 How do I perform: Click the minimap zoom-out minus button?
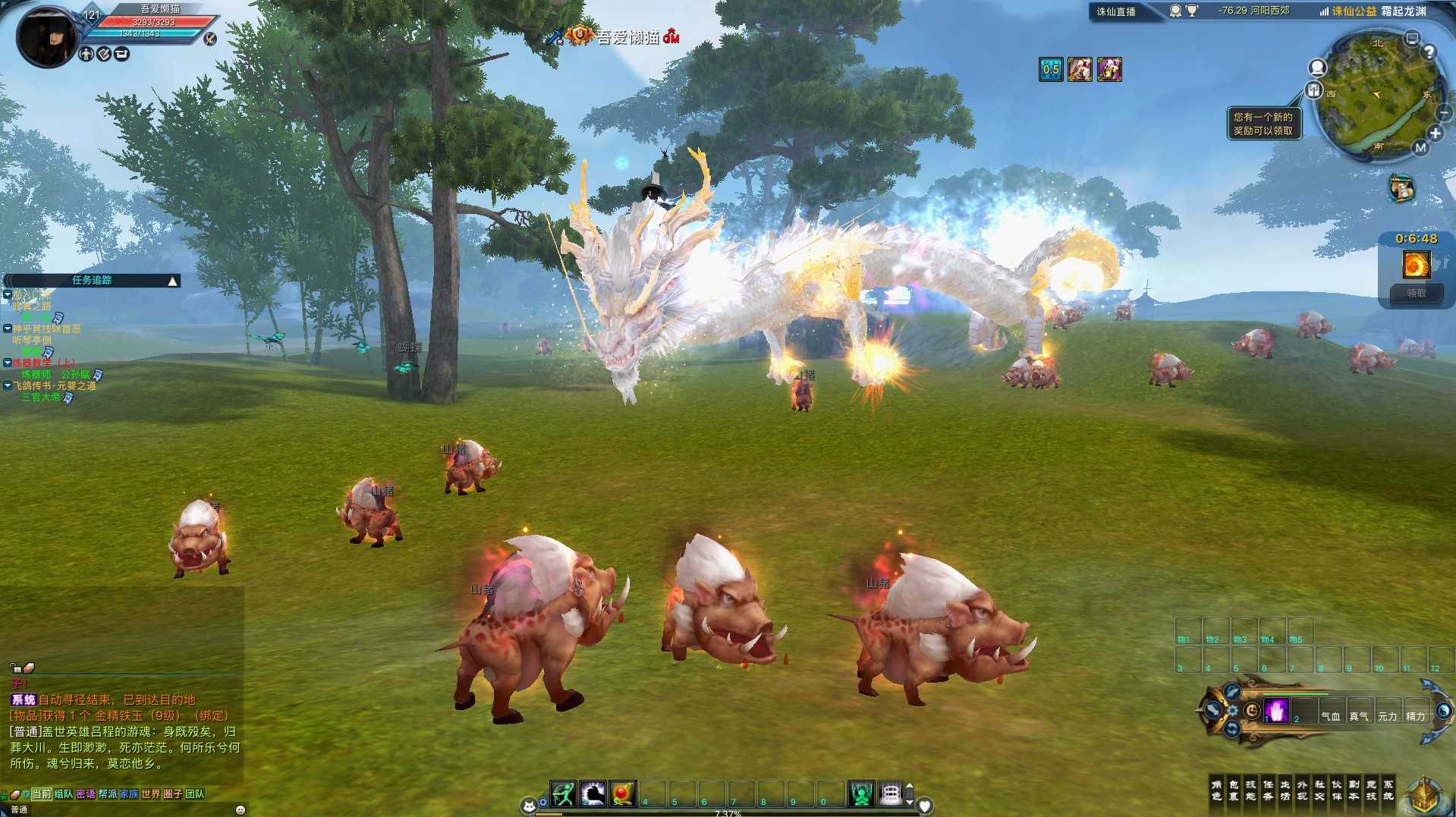[1443, 113]
